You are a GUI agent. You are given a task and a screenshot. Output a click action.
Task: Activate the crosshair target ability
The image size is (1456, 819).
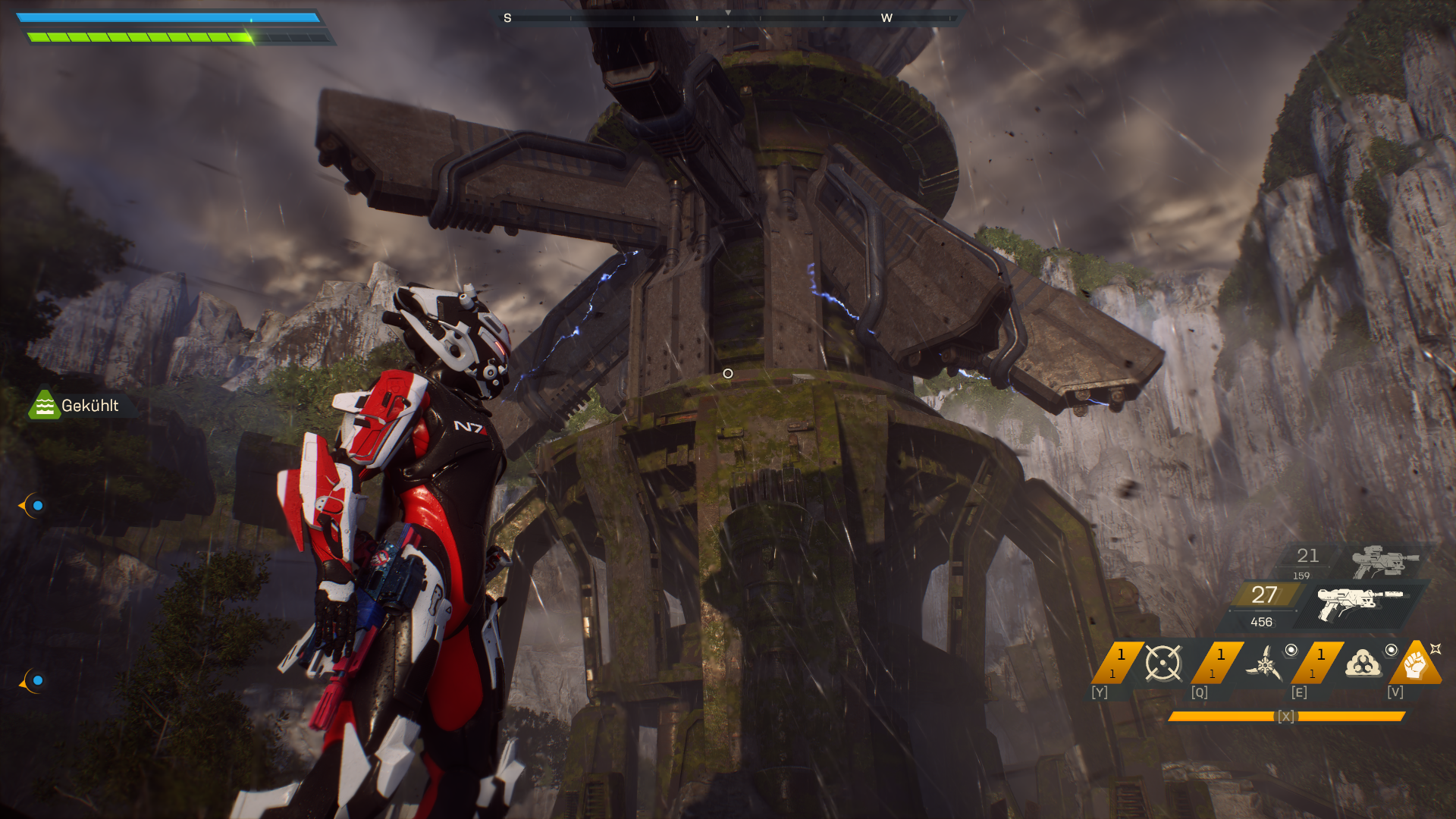(1163, 664)
